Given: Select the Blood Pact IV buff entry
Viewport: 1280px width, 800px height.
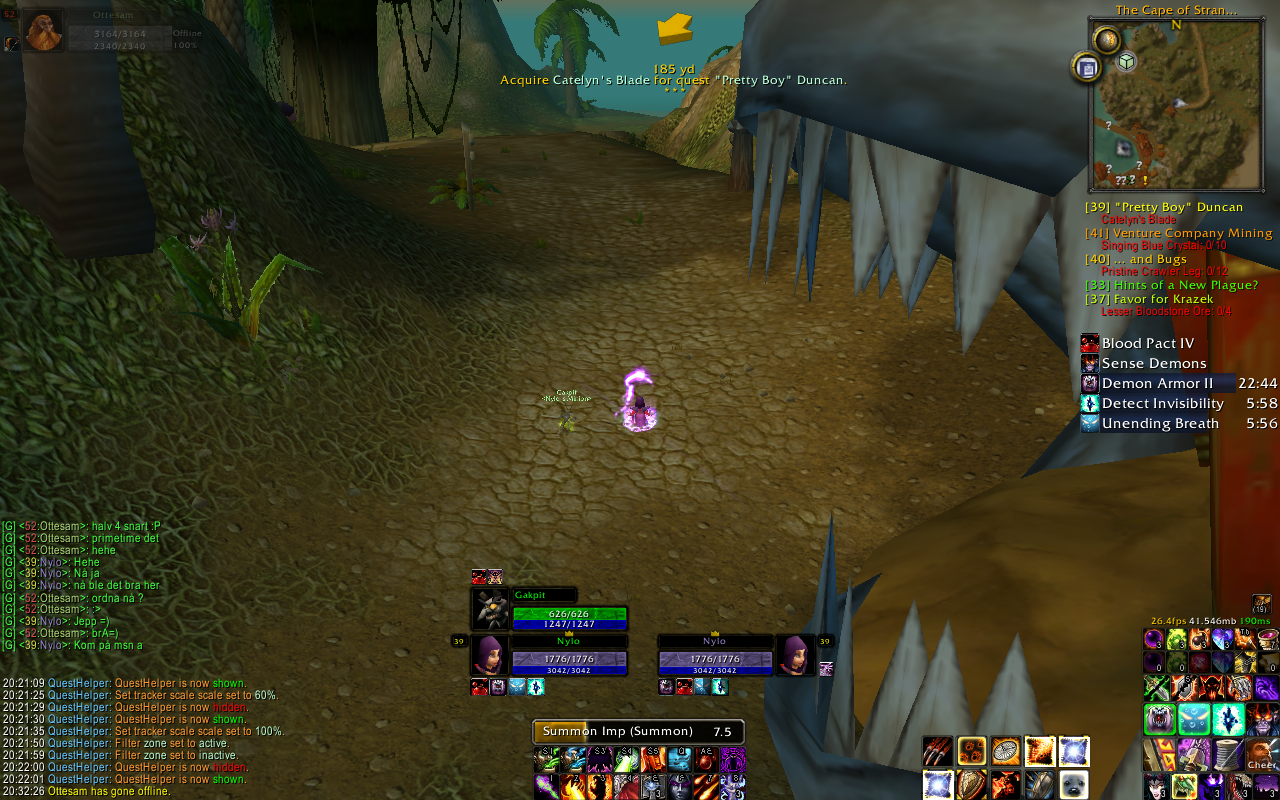Looking at the screenshot, I should (x=1147, y=343).
